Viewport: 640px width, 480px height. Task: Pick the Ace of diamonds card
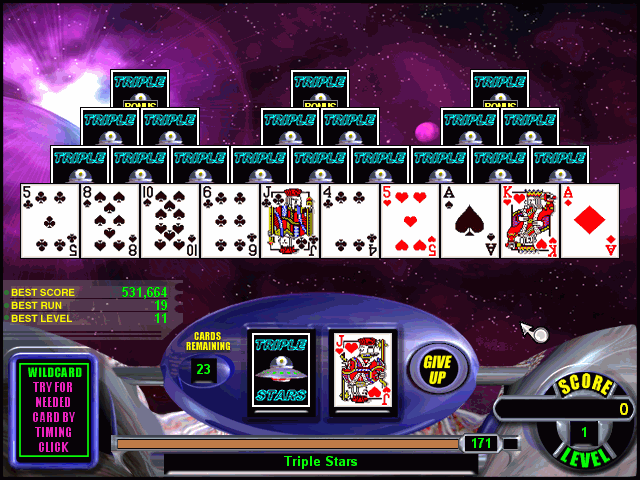click(x=590, y=221)
